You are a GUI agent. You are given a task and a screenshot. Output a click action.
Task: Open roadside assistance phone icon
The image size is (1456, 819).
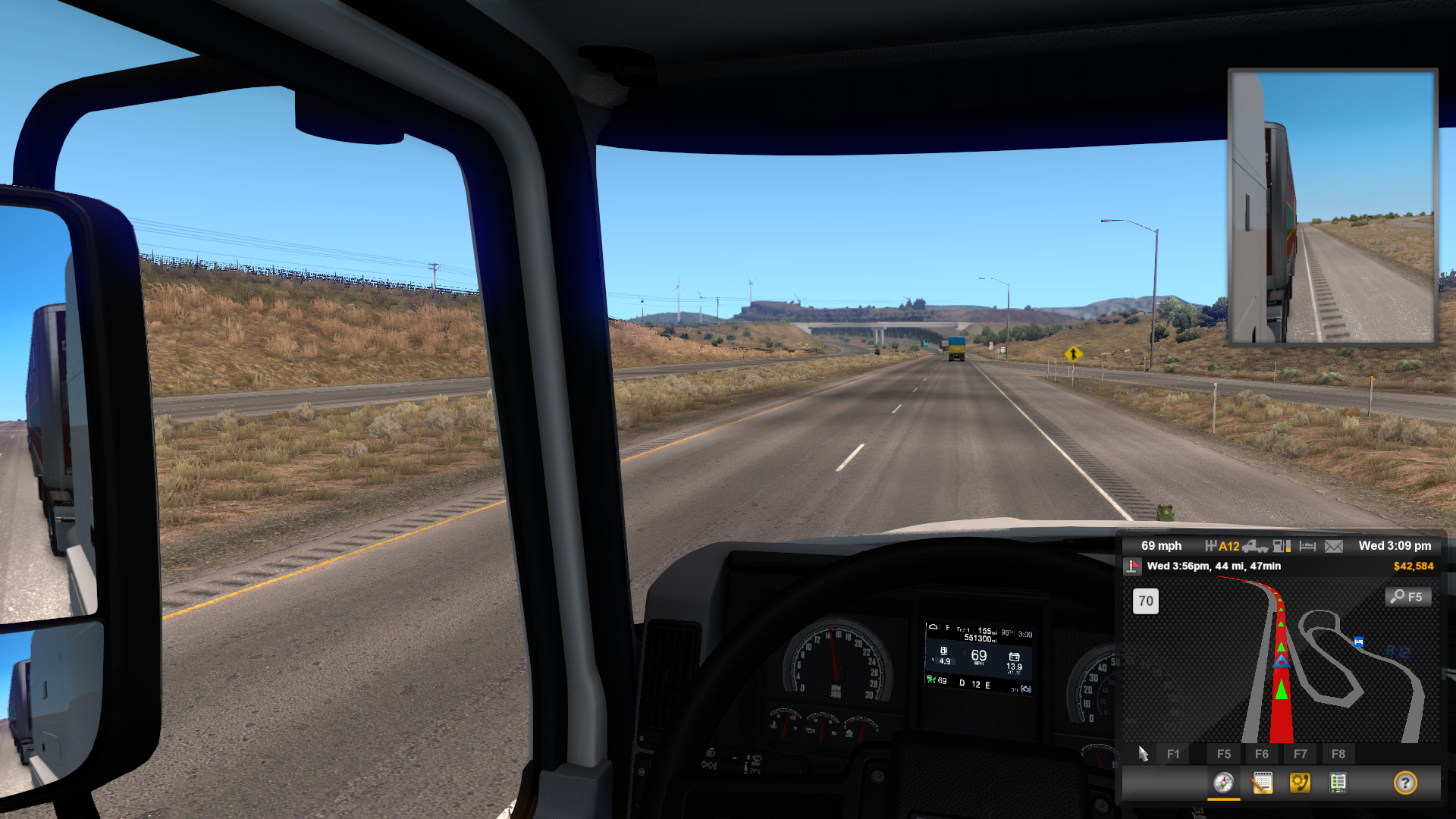[1300, 784]
